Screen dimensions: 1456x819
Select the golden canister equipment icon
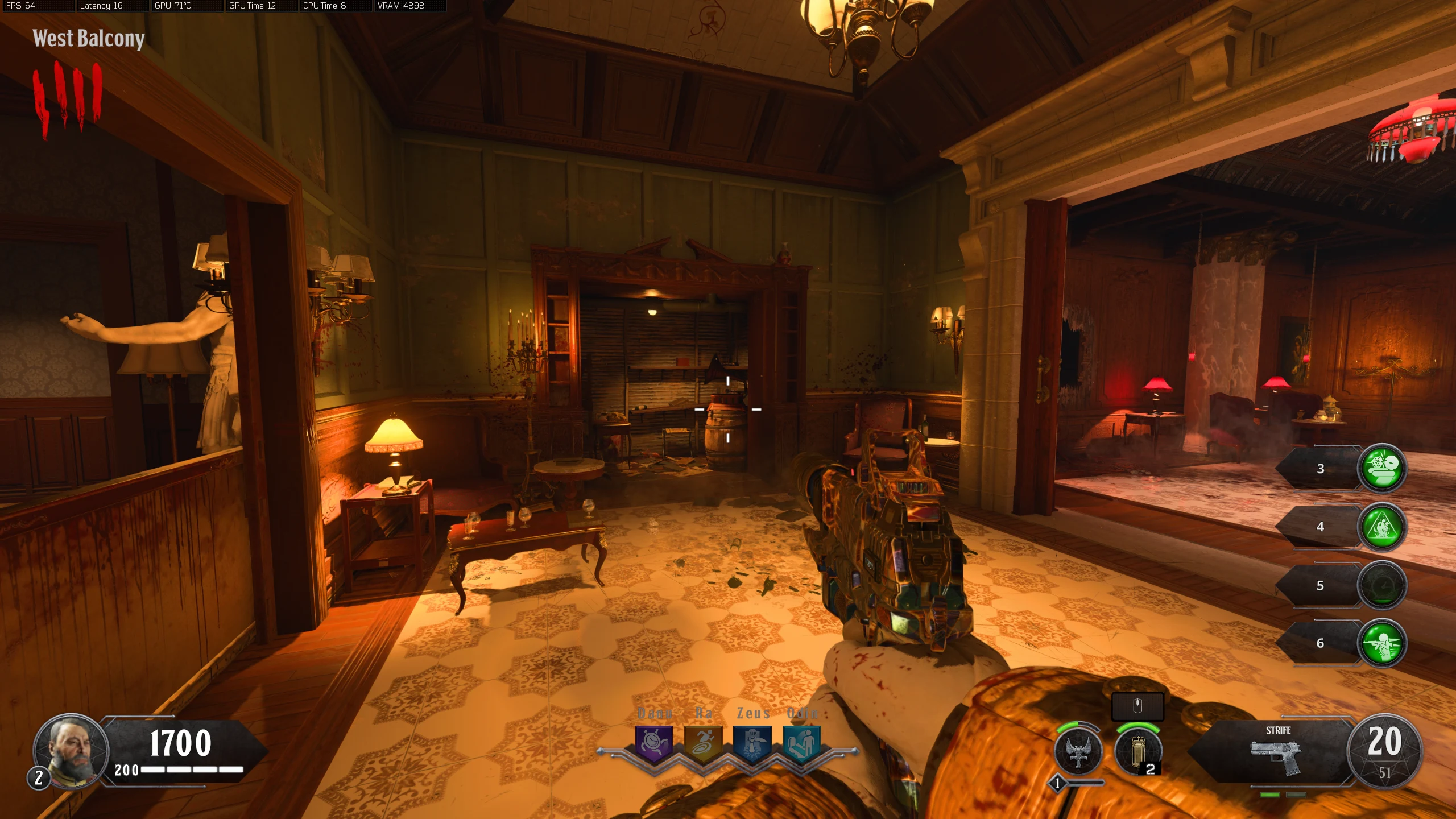tap(1137, 751)
